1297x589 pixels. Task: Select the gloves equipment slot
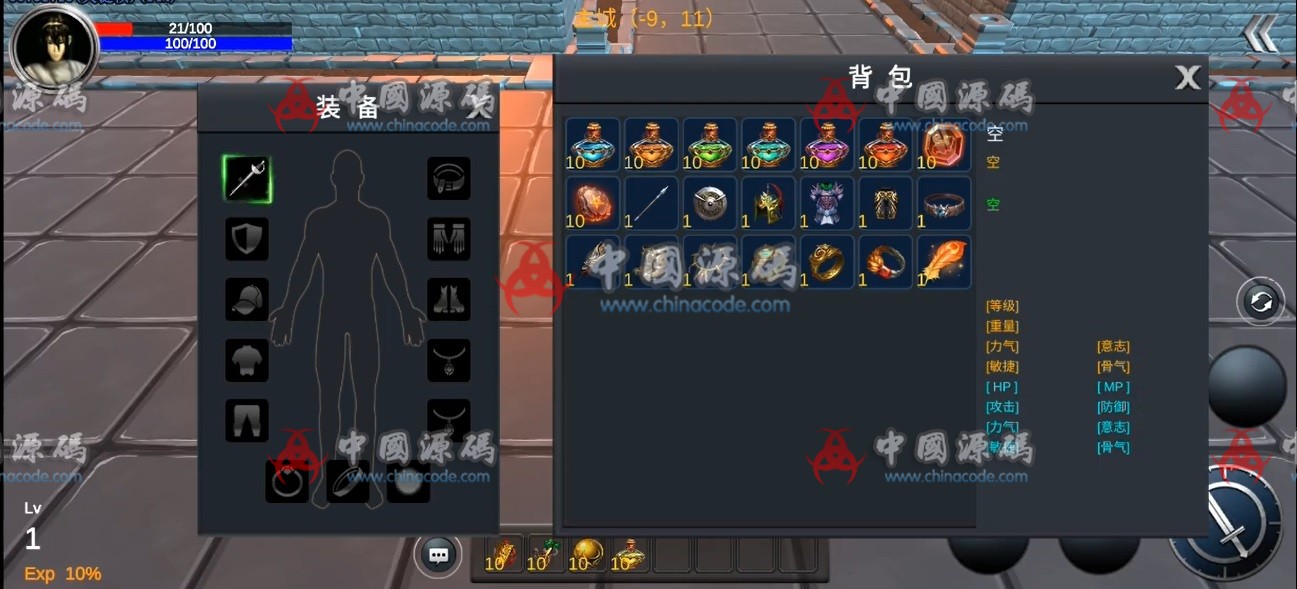449,239
